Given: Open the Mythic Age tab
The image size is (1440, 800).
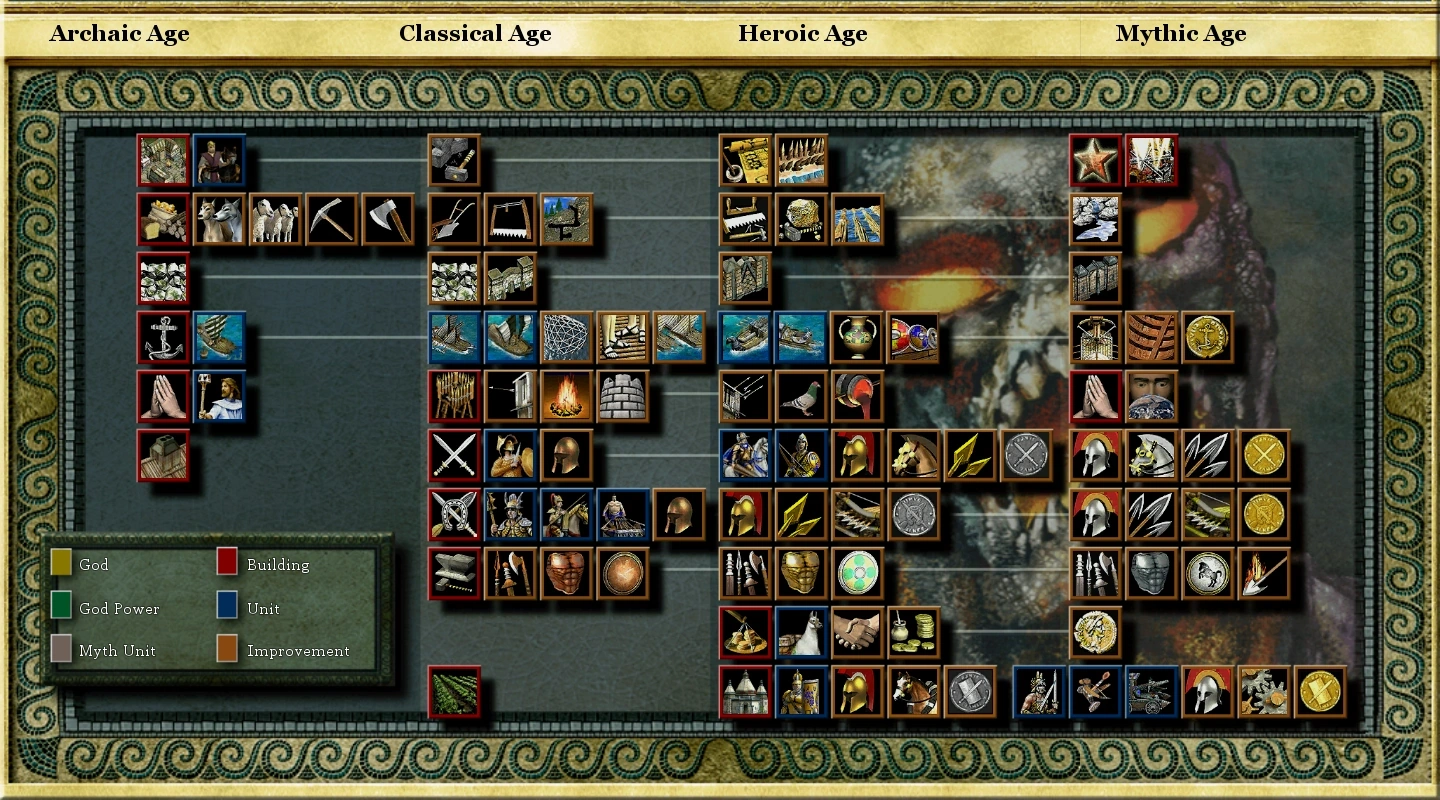Looking at the screenshot, I should (1180, 33).
